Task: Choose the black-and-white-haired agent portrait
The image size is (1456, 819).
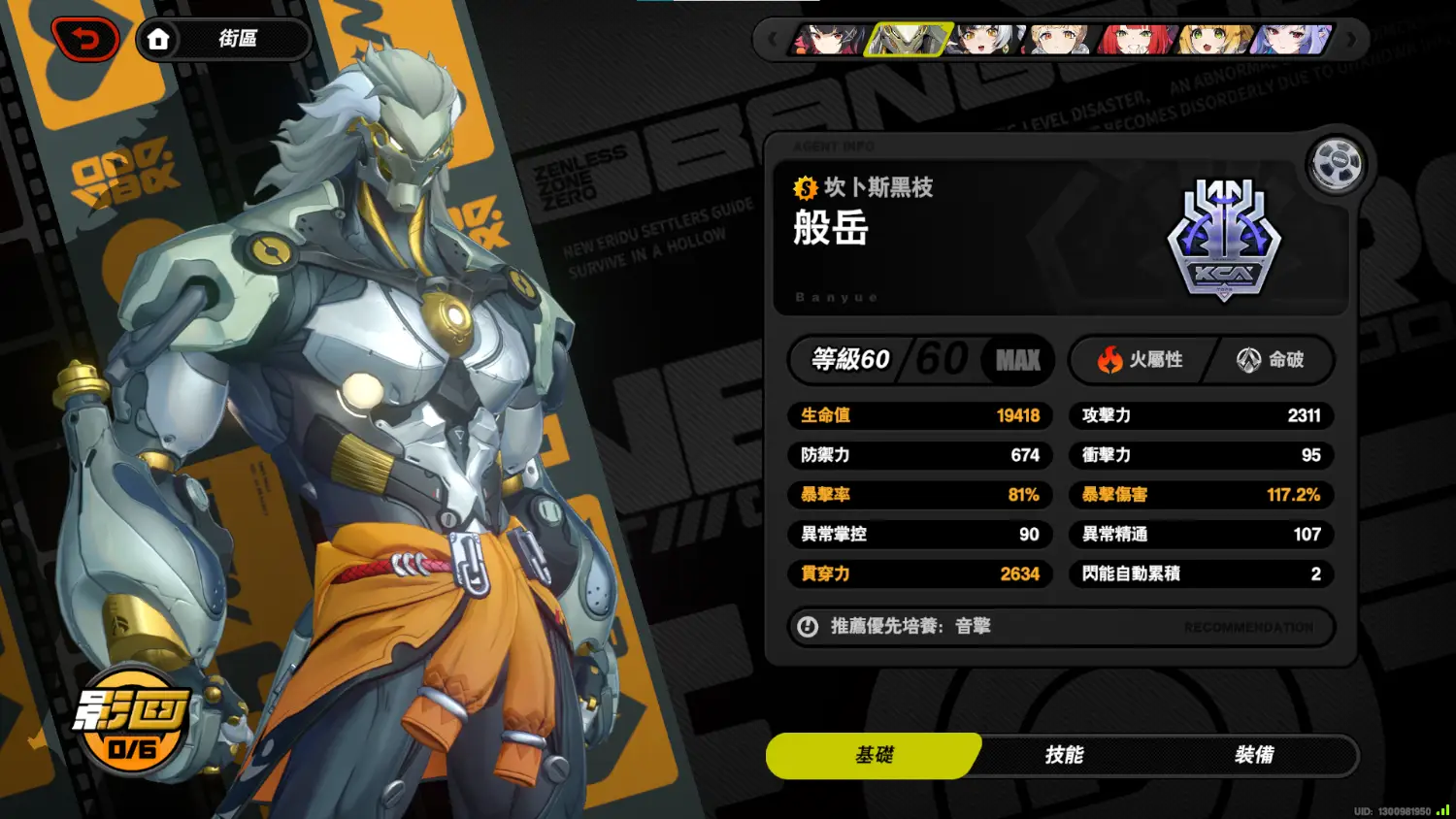Action: 985,40
